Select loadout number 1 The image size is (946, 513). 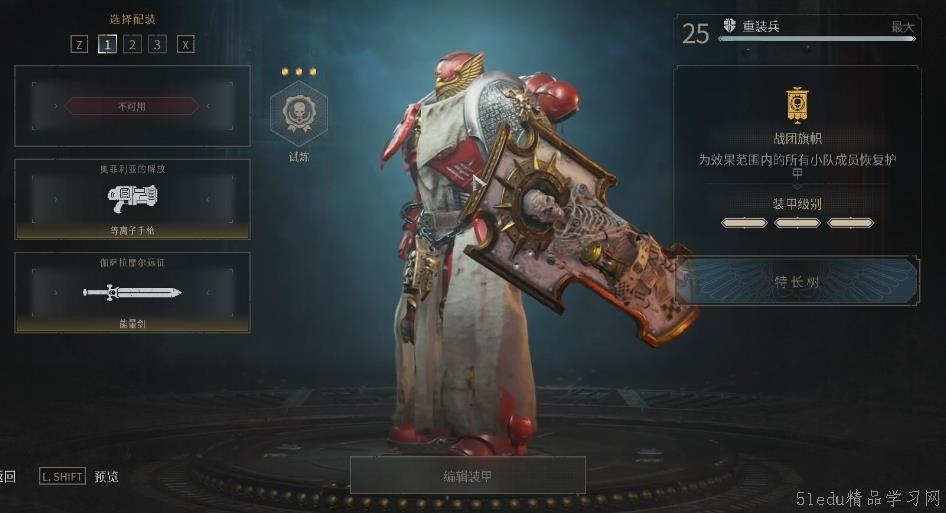[x=106, y=44]
